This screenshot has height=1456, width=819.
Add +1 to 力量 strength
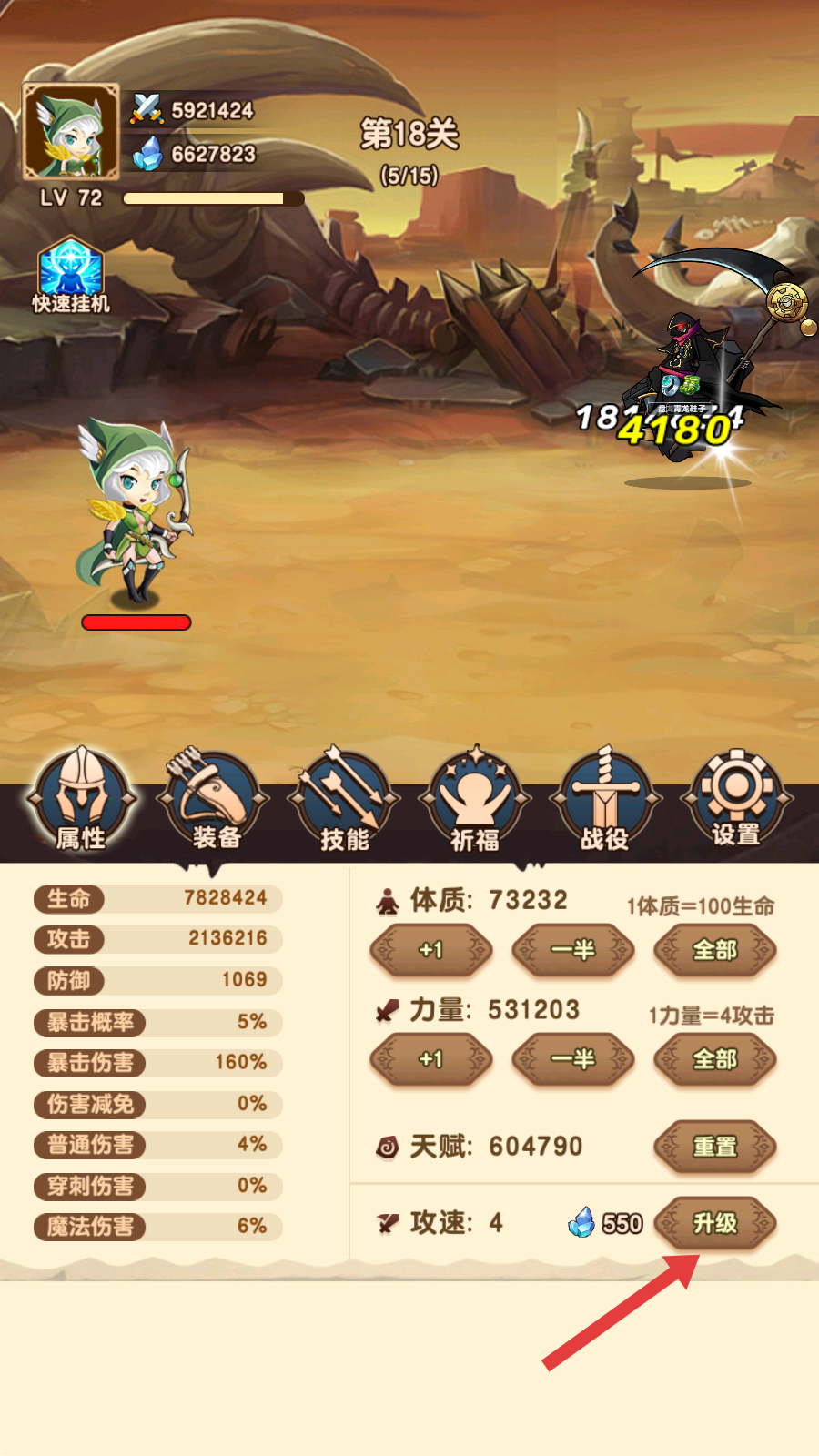(431, 1059)
